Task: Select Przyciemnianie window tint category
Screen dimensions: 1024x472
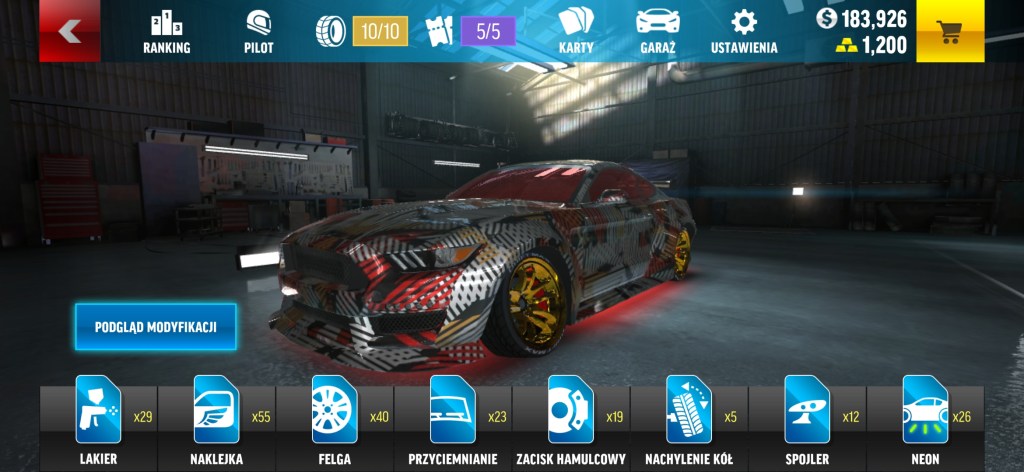Action: tap(452, 420)
